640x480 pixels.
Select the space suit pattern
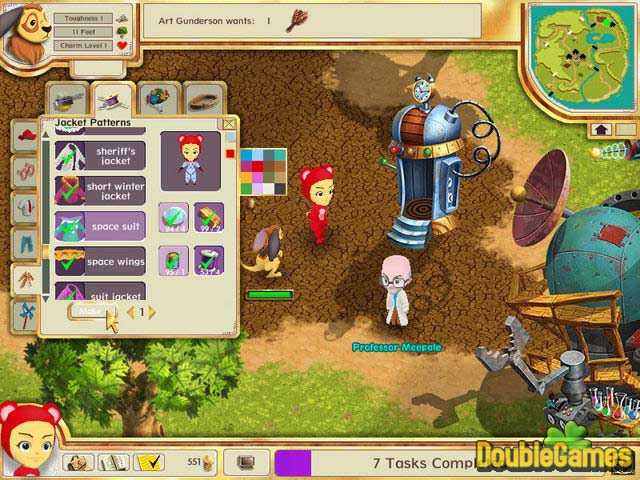tap(99, 225)
